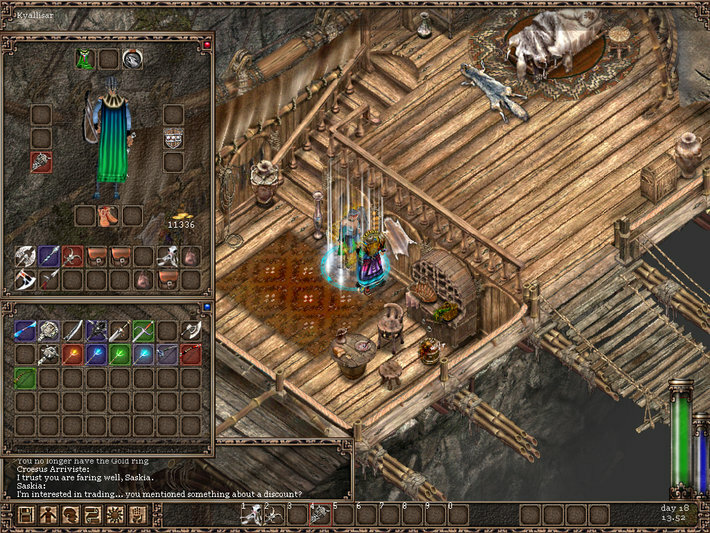The image size is (710, 533).
Task: Open the first menu icon on the bottom bar
Action: click(25, 515)
